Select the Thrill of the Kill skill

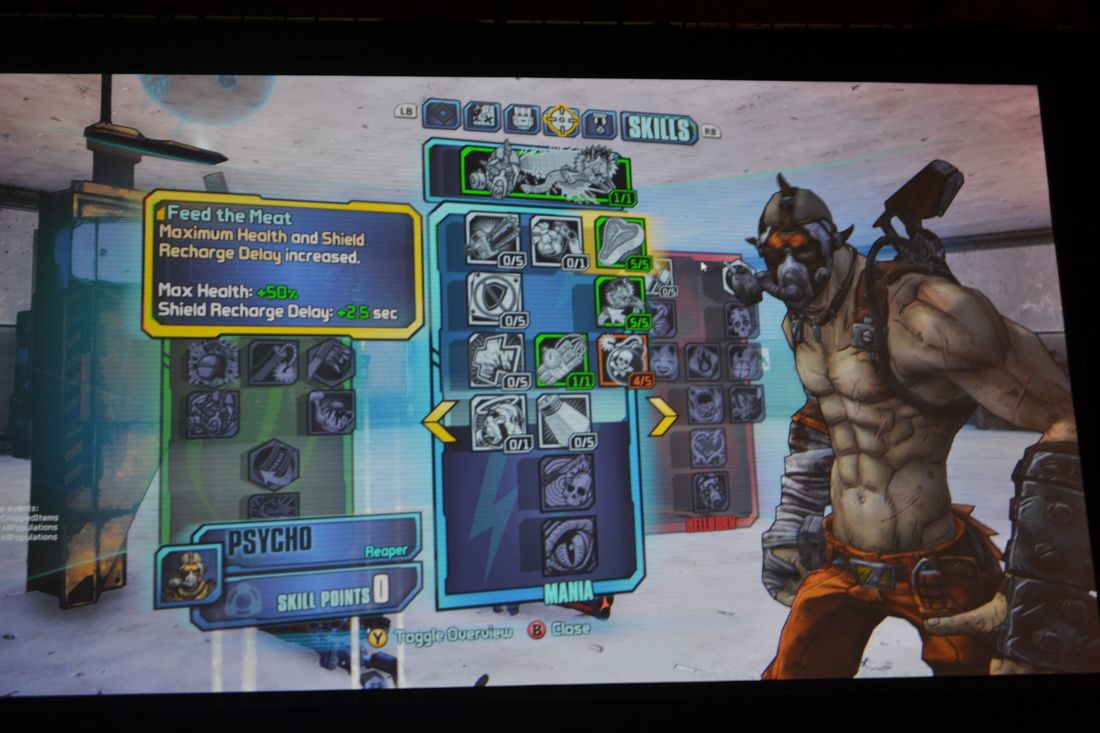point(495,358)
